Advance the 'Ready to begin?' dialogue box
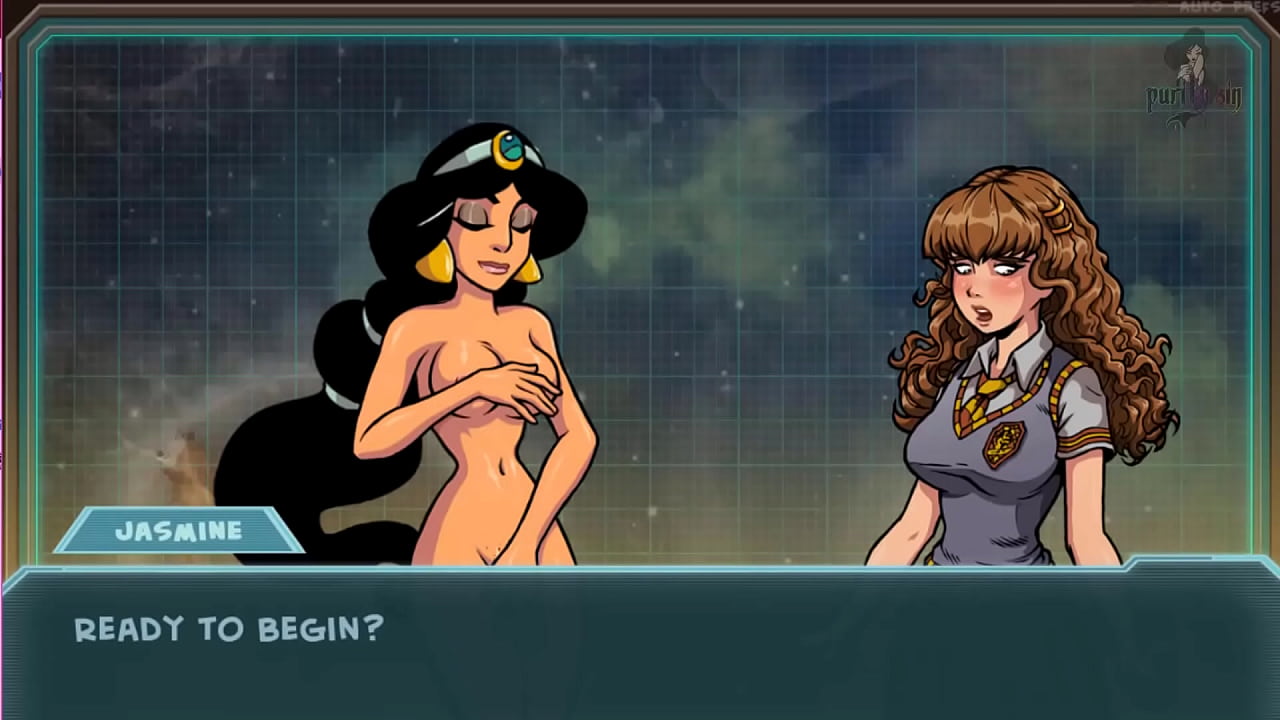 tap(640, 640)
